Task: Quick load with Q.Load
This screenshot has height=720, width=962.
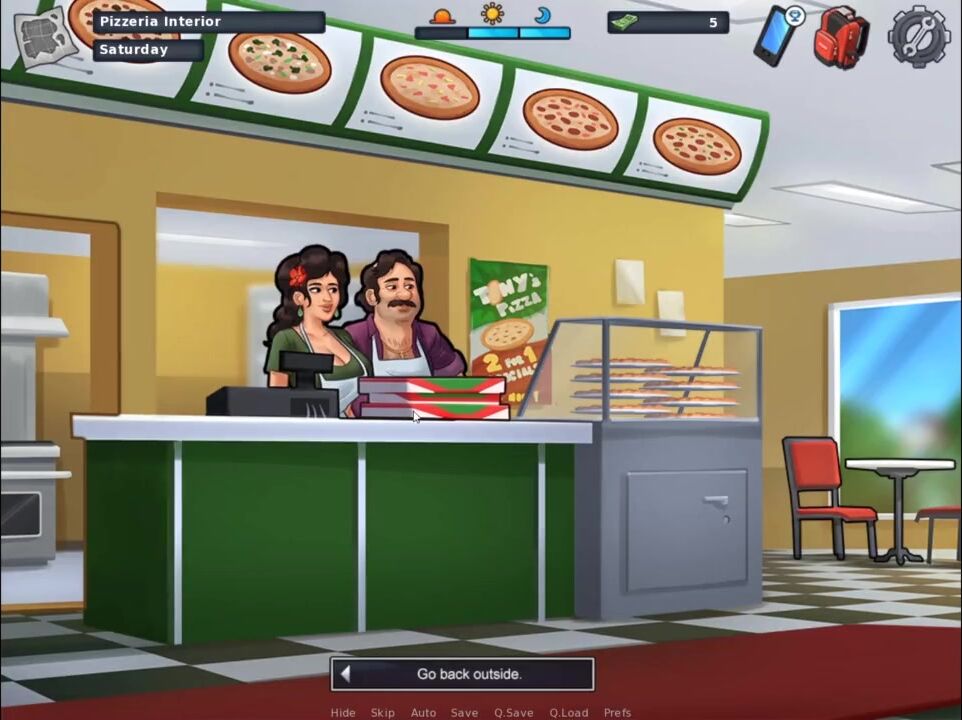Action: pyautogui.click(x=568, y=713)
